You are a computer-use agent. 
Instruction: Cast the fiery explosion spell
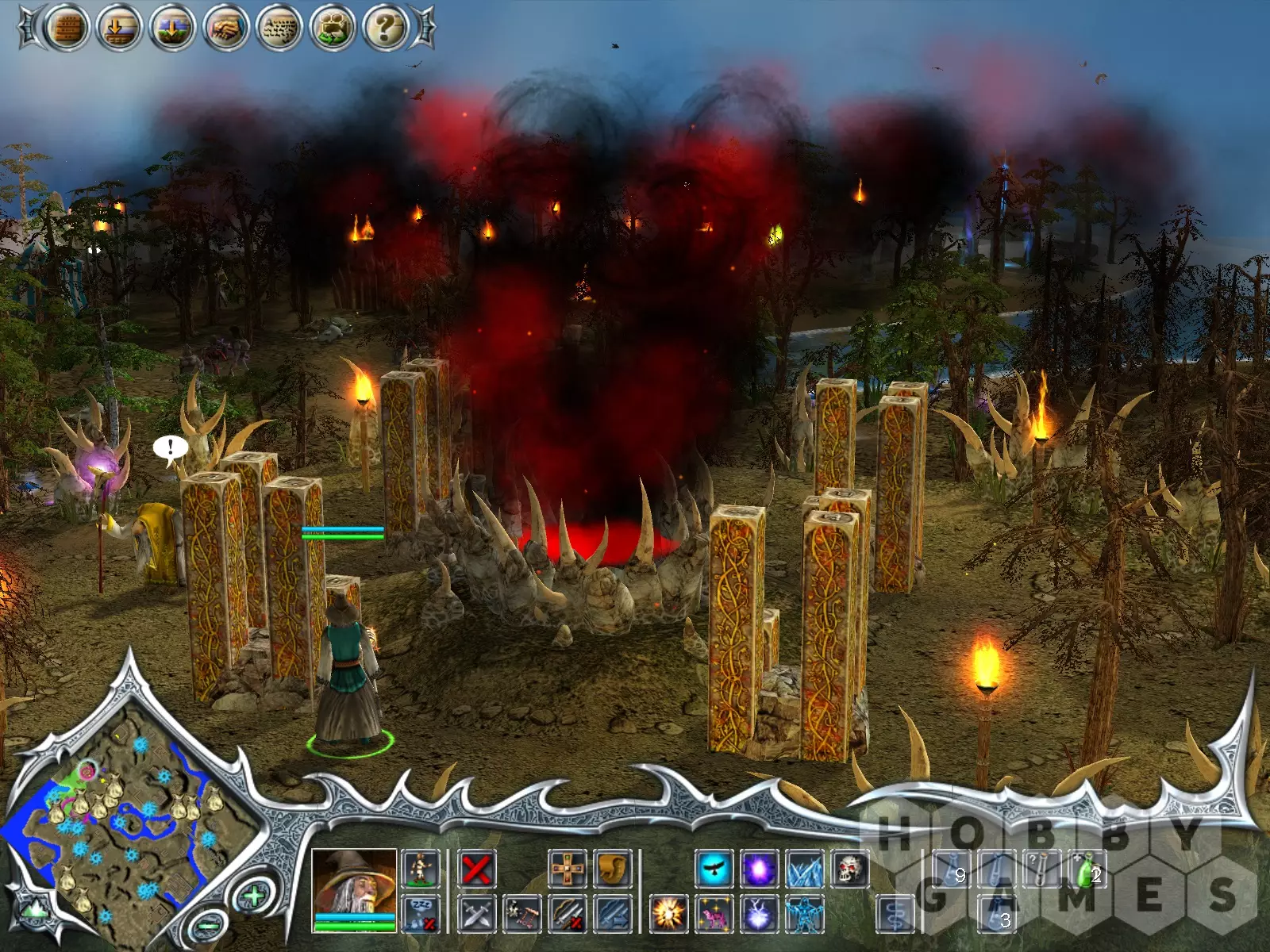coord(668,915)
